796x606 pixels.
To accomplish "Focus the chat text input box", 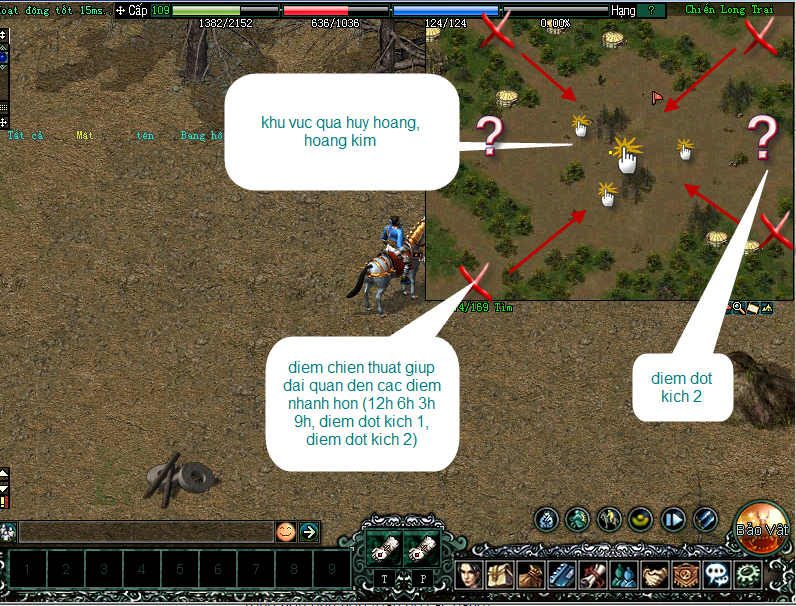I will [146, 531].
